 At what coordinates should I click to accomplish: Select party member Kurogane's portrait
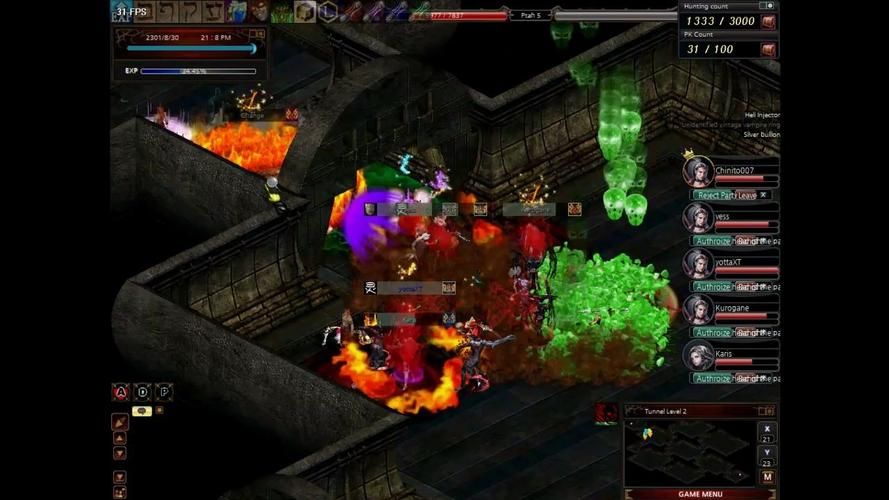(698, 309)
